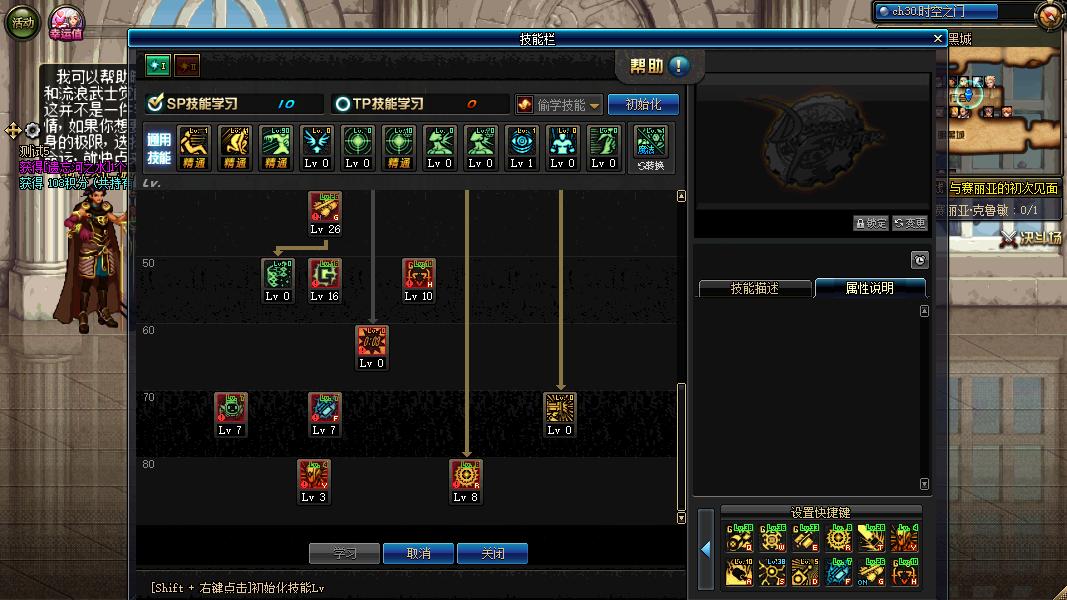
Task: Select the Lv 26 skill icon
Action: (x=325, y=209)
